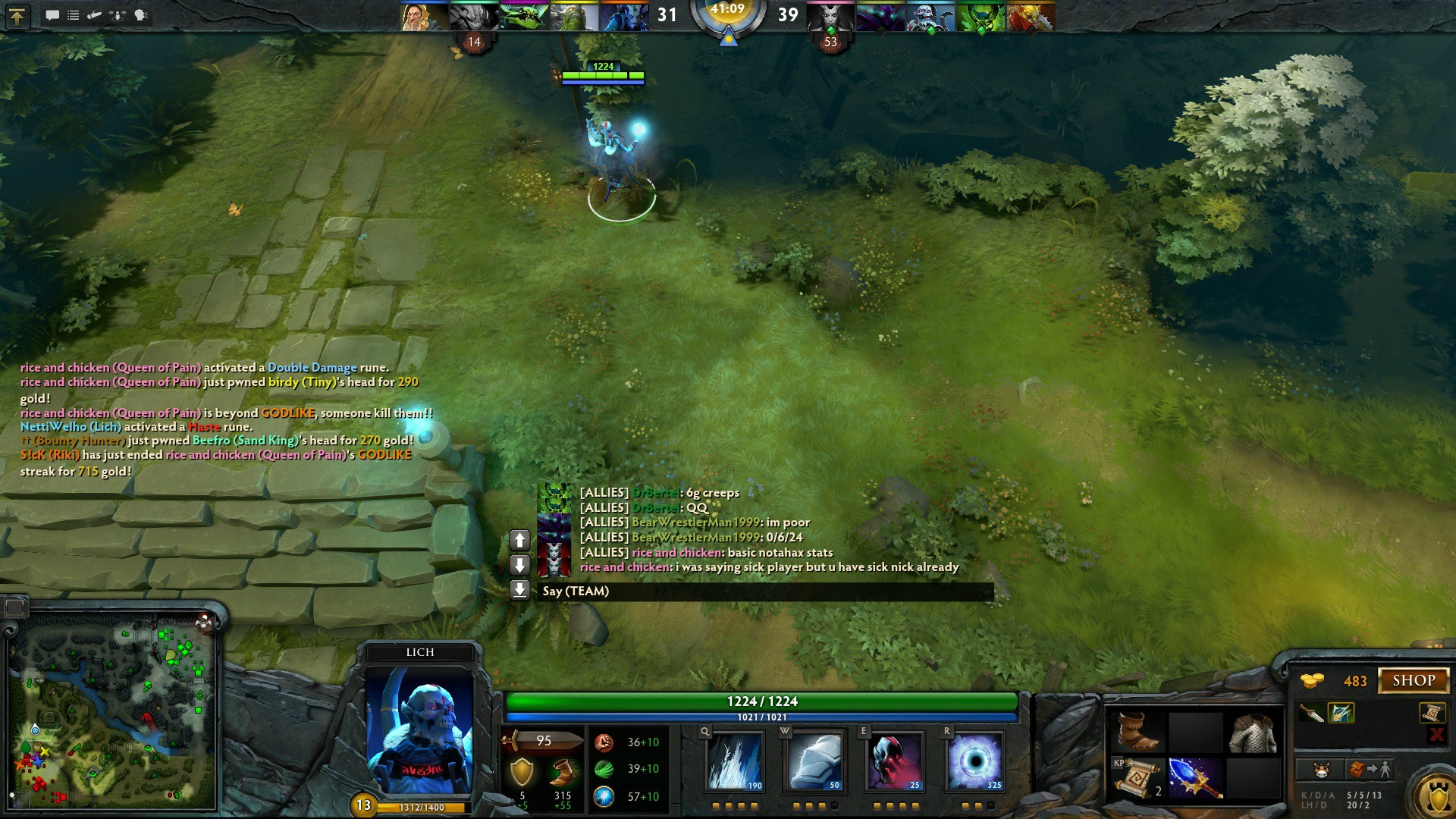Open the dashboard menu arrow button
1456x819 pixels.
coord(17,16)
